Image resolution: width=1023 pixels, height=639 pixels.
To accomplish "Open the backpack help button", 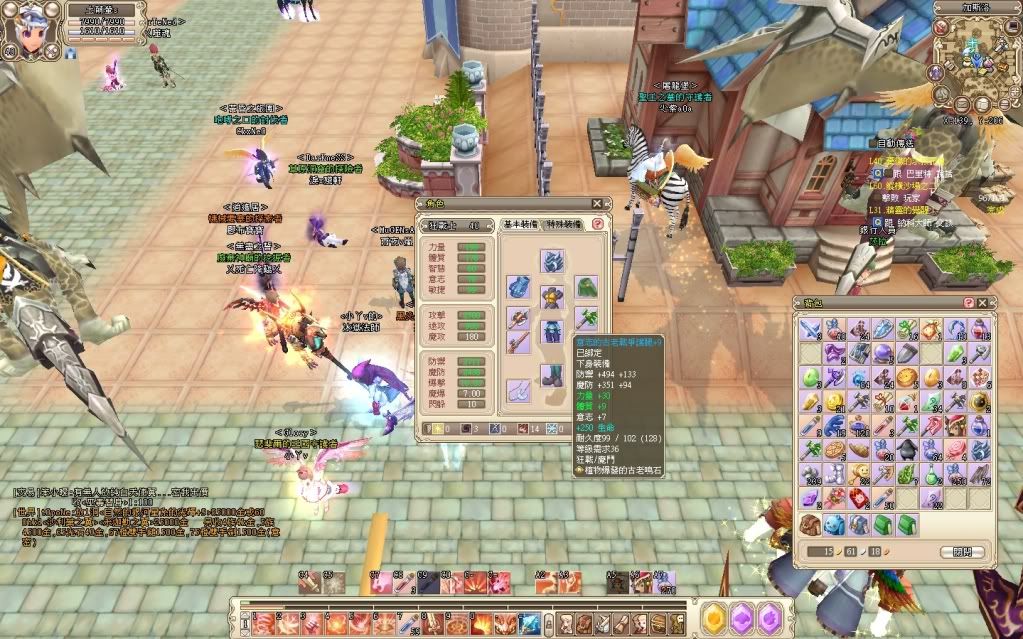I will (x=968, y=302).
